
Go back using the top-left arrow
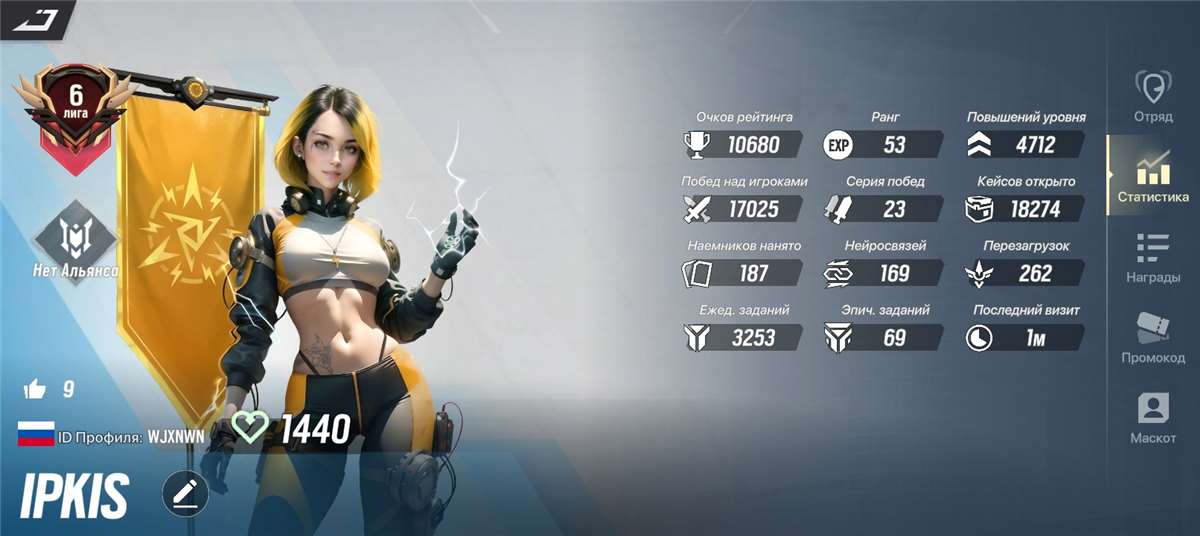coord(37,19)
